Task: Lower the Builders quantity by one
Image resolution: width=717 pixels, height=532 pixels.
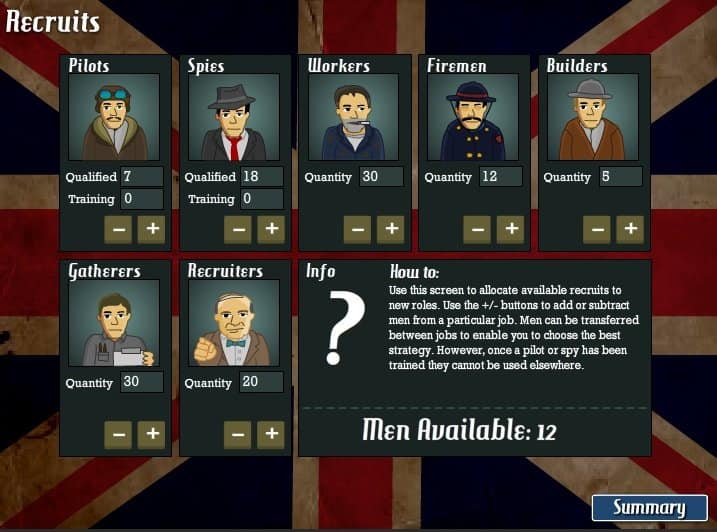Action: pyautogui.click(x=597, y=229)
